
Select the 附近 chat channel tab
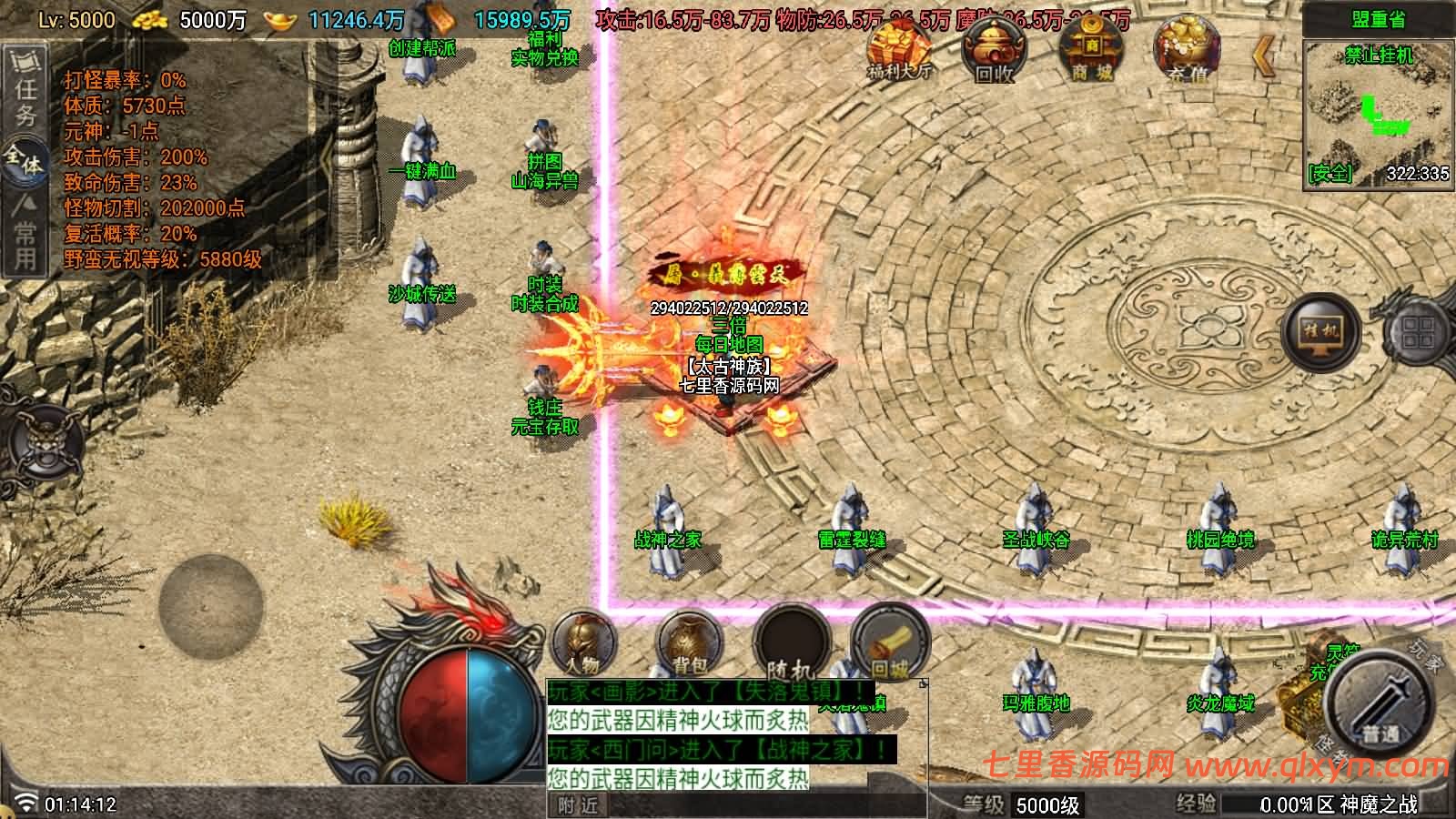[x=575, y=805]
